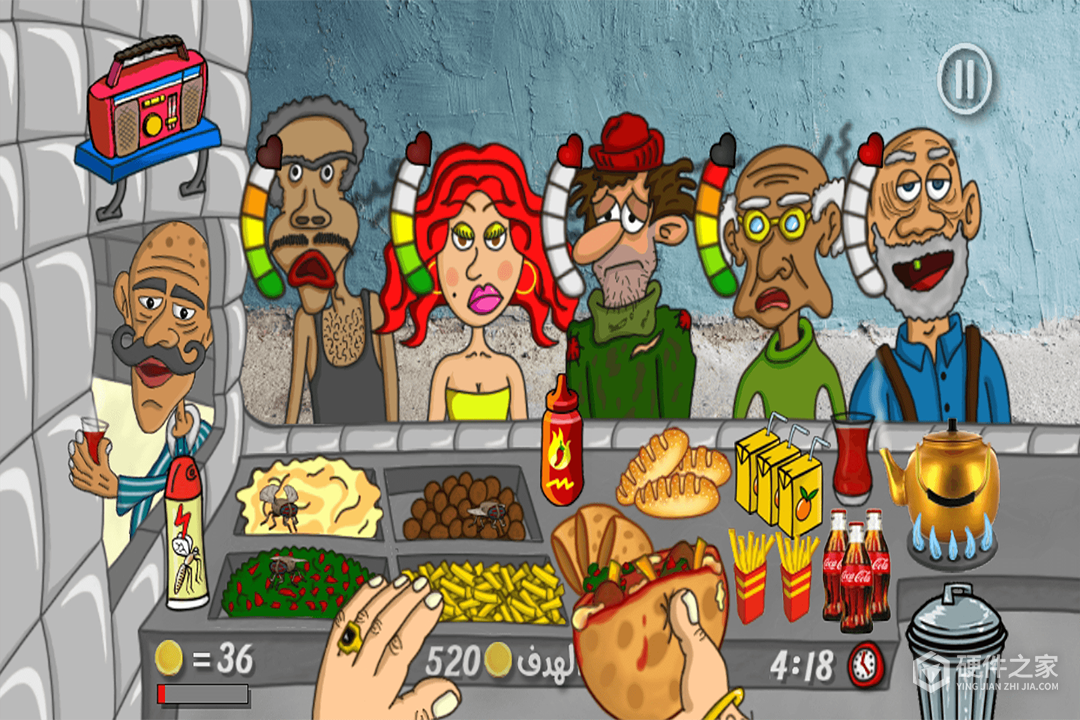The height and width of the screenshot is (720, 1080).
Task: Pick up the glass of red tea
Action: [852, 457]
